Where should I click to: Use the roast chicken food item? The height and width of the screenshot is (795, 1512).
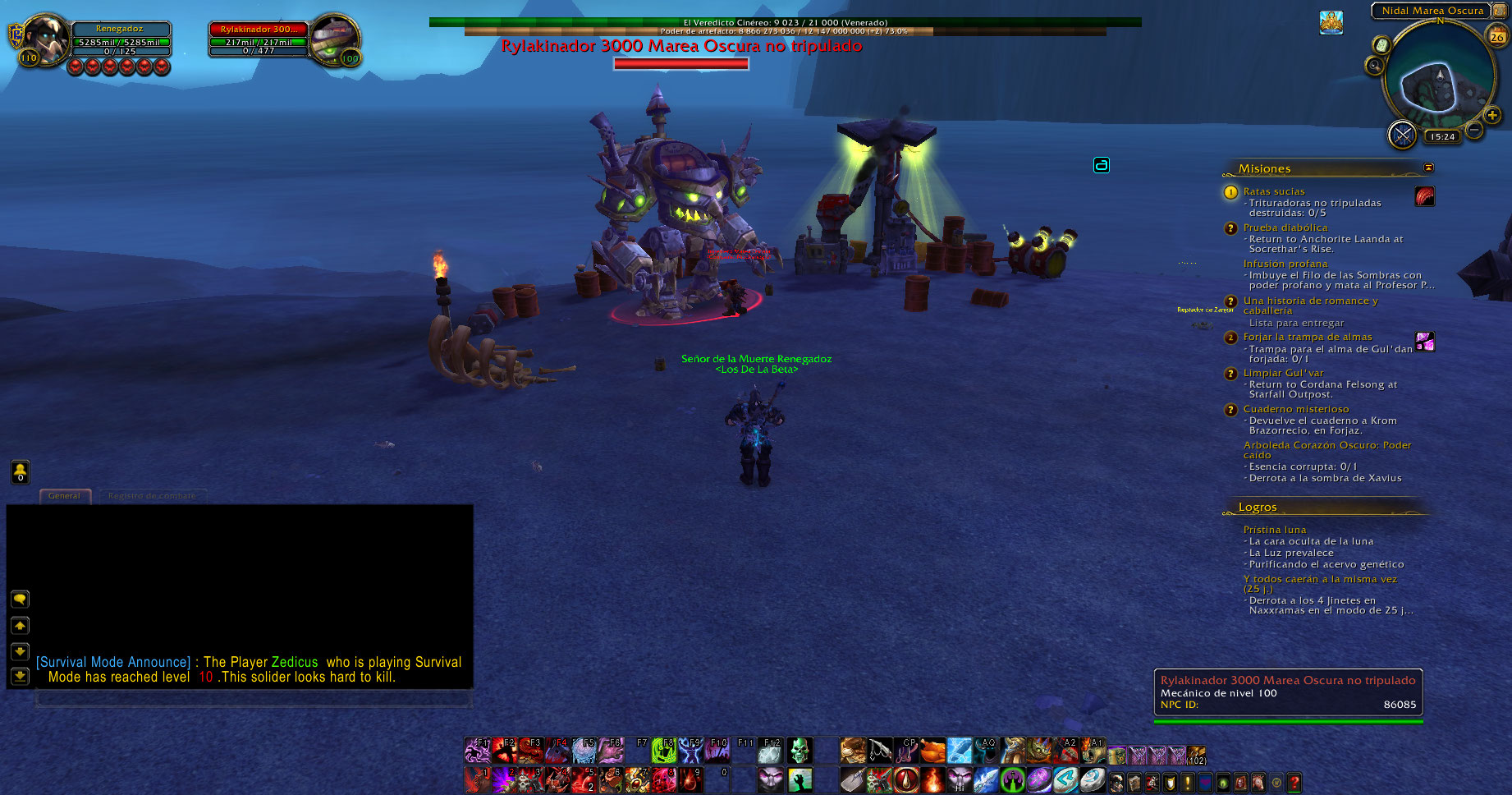(x=932, y=750)
